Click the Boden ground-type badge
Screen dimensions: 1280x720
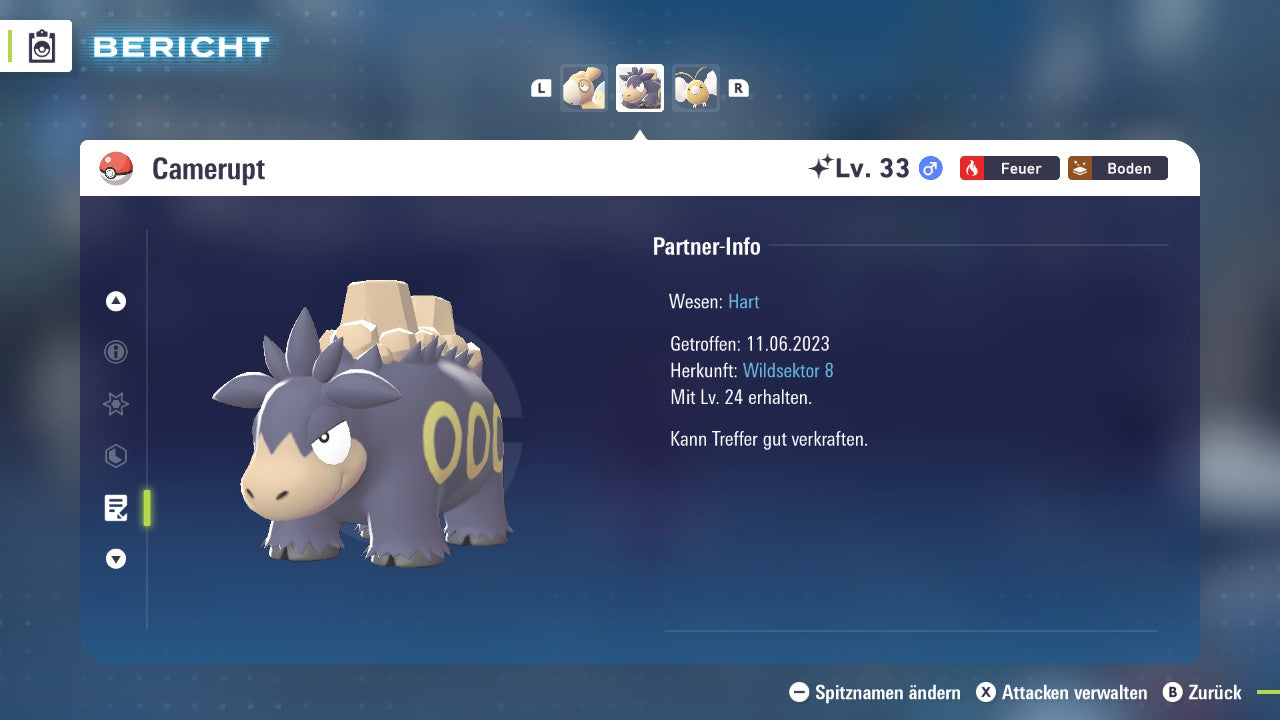(x=1117, y=168)
